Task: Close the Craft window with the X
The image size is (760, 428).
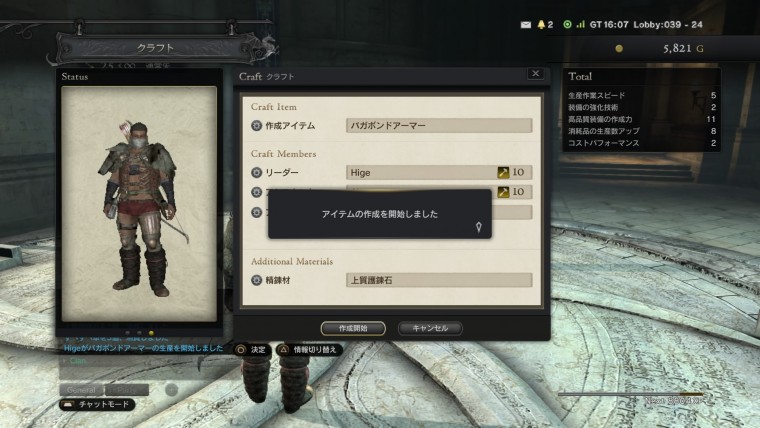Action: tap(535, 74)
